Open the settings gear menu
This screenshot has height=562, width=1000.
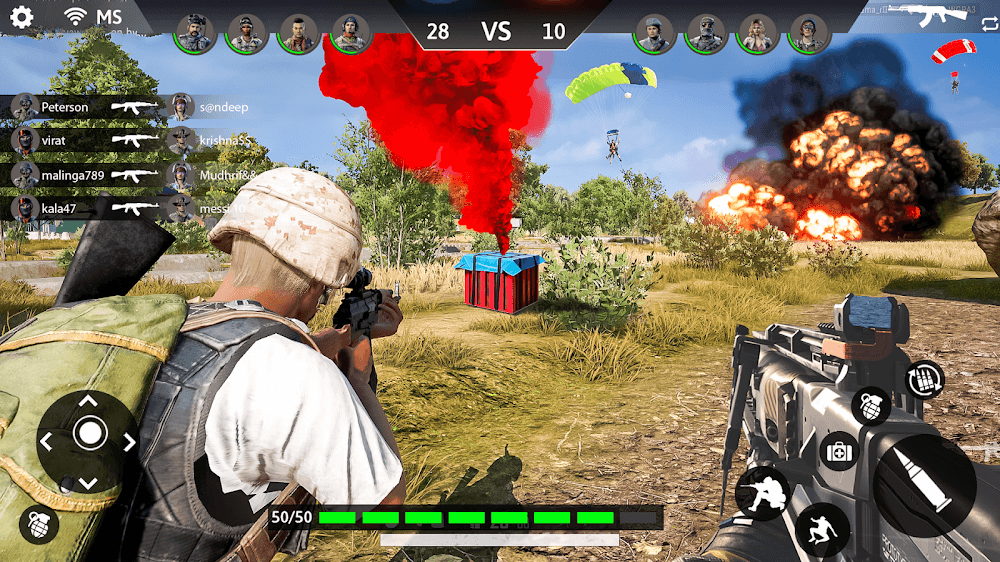(21, 16)
